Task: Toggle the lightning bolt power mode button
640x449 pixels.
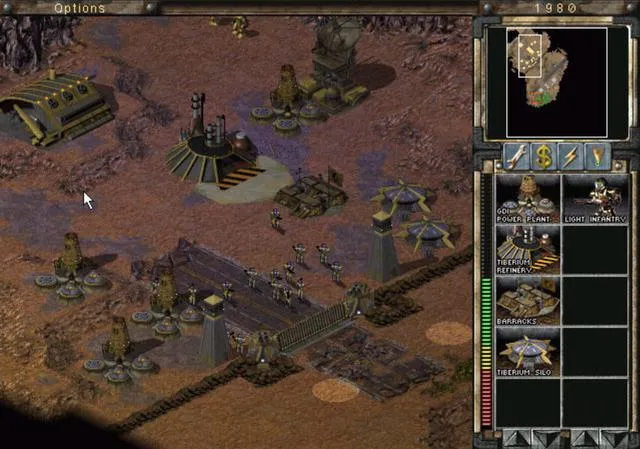Action: pos(571,156)
